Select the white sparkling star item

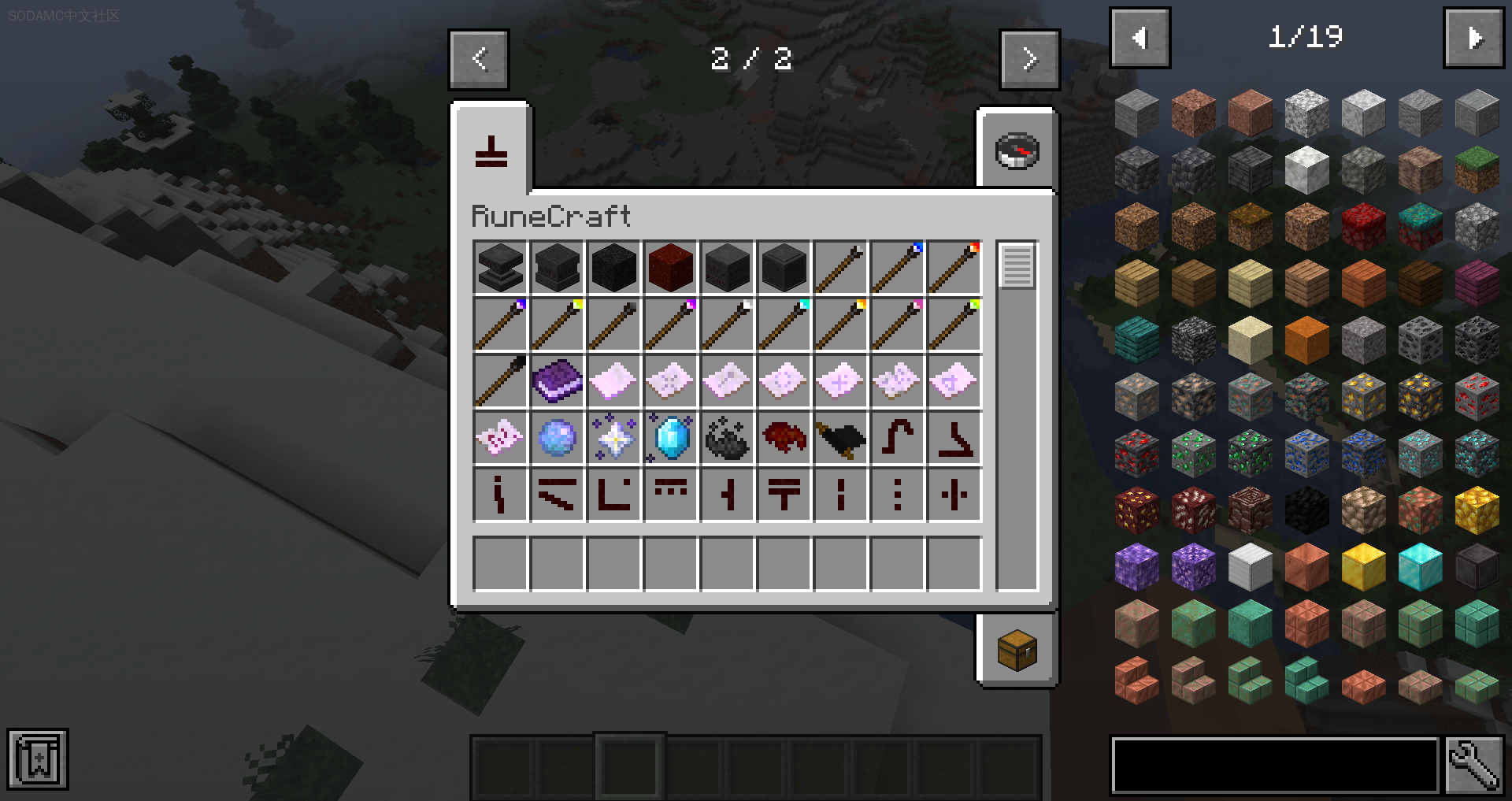(614, 438)
